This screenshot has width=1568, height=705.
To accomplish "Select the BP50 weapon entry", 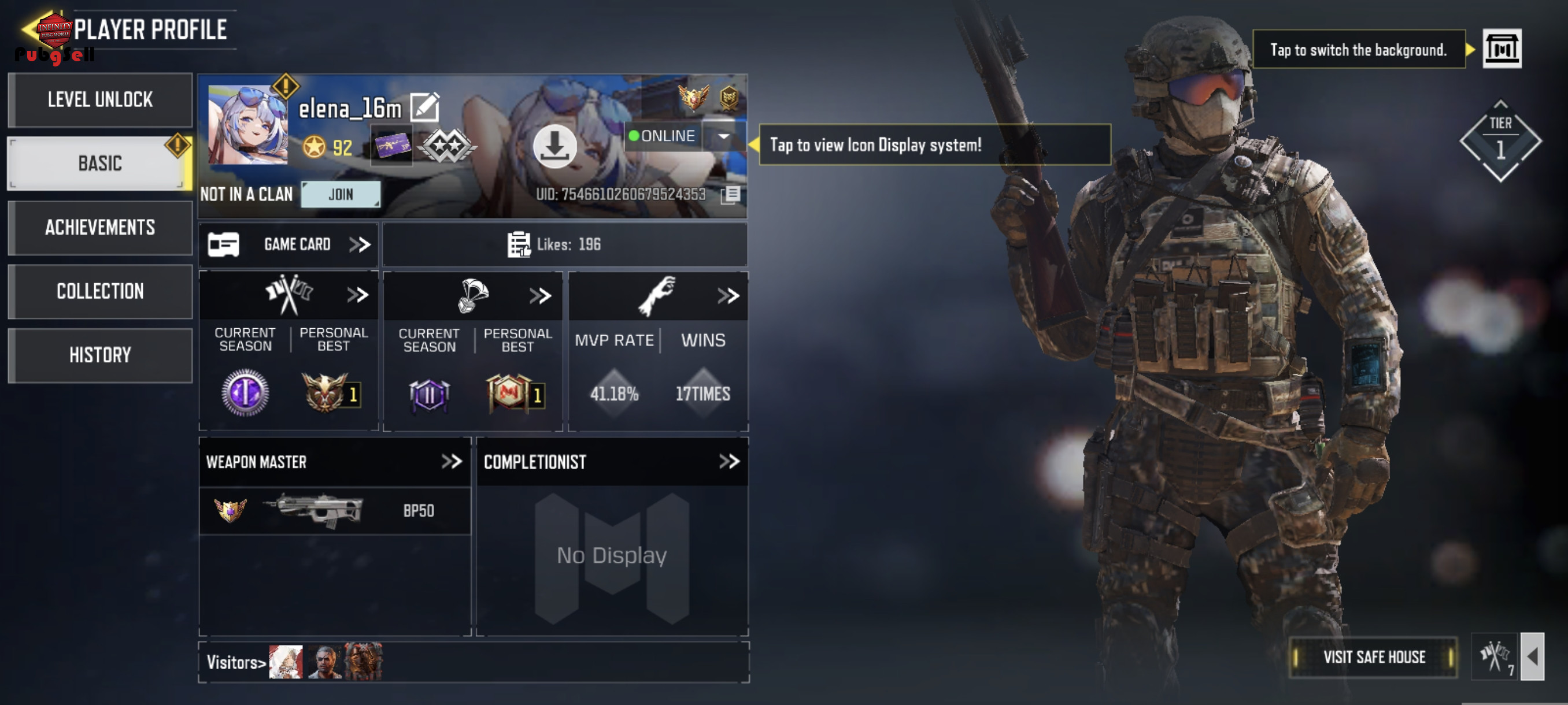I will pos(335,511).
